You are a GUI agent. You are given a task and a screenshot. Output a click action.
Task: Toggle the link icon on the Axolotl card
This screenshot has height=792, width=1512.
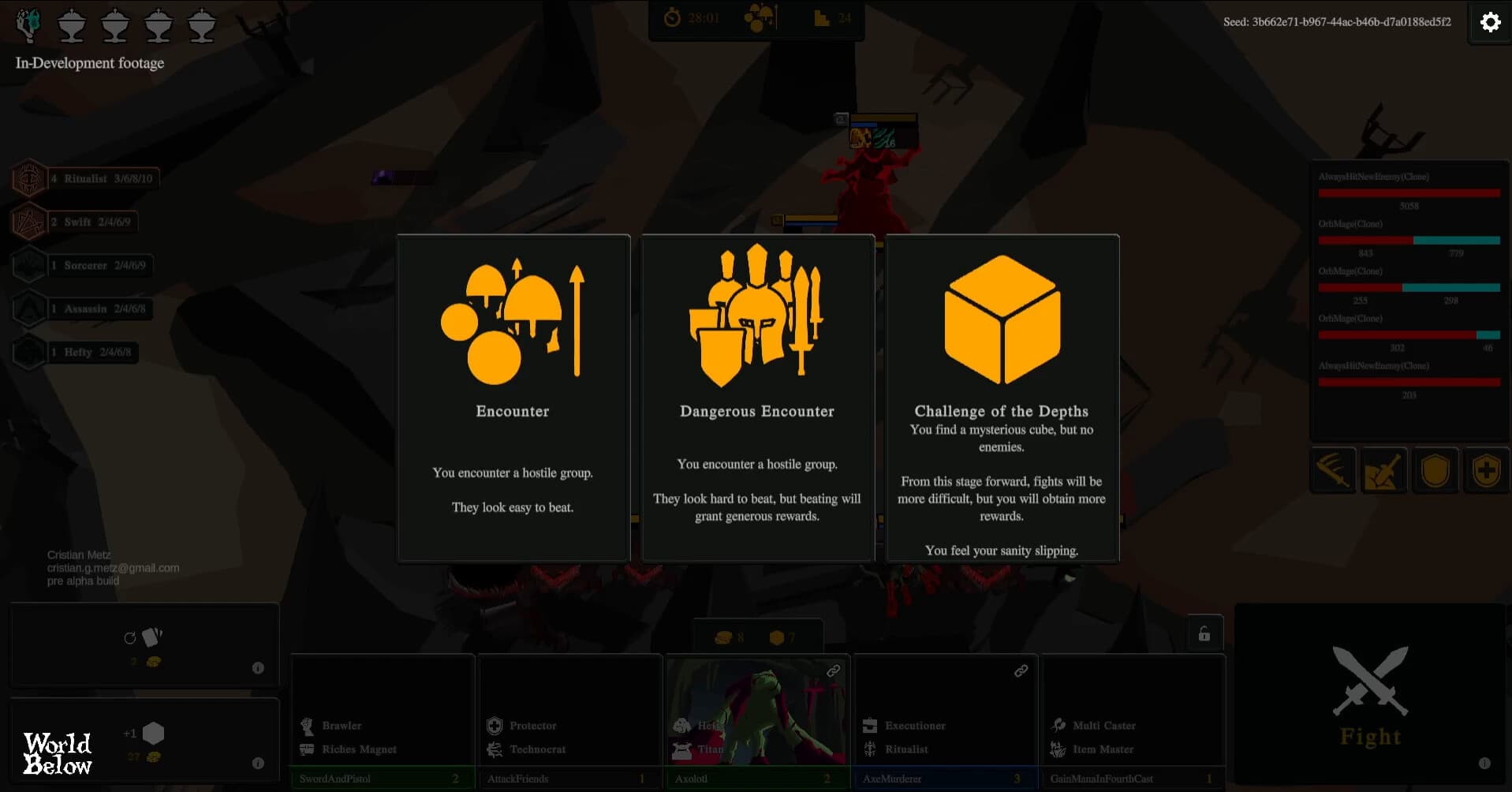831,671
